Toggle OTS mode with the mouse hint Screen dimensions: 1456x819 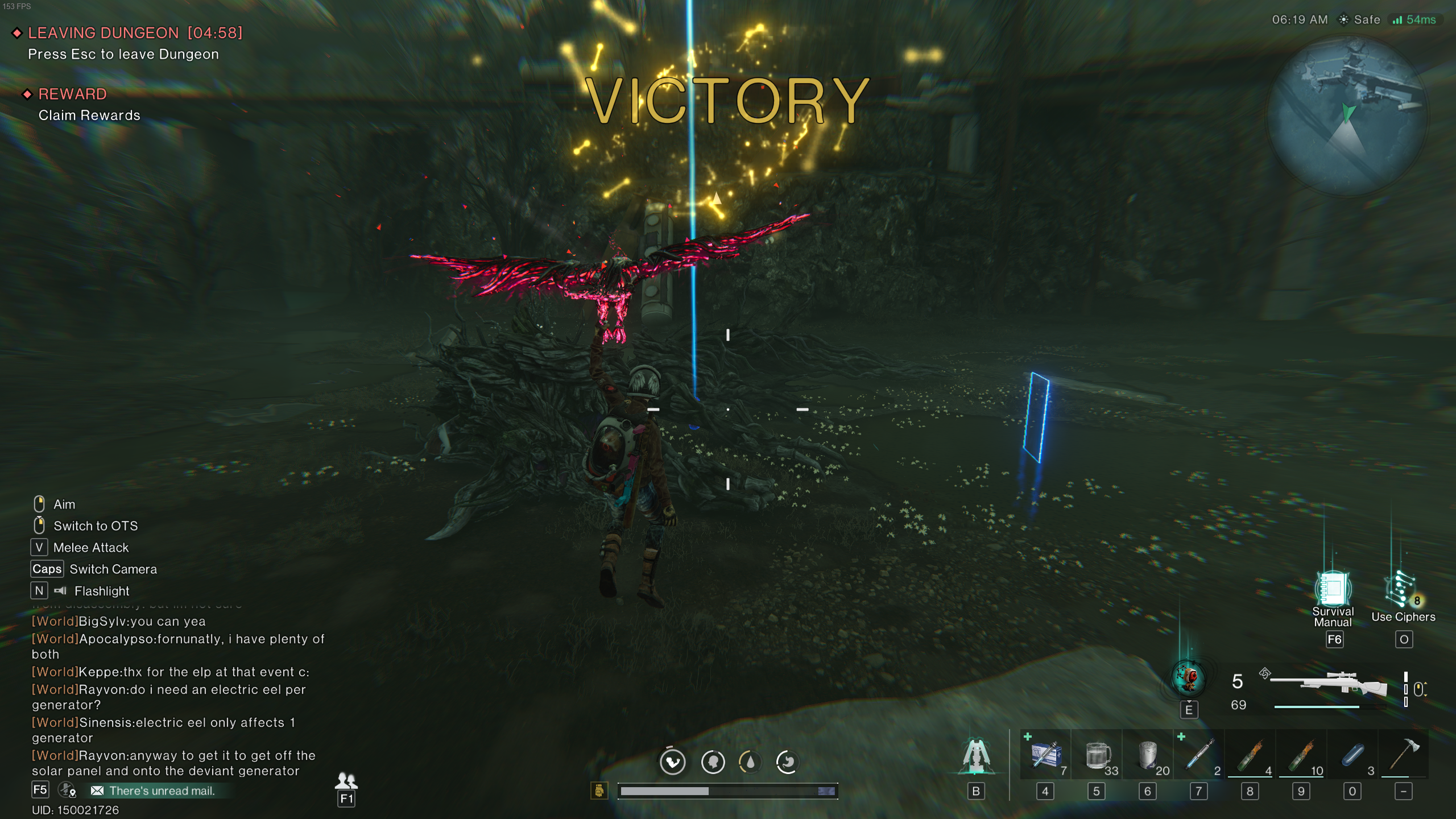coord(39,524)
